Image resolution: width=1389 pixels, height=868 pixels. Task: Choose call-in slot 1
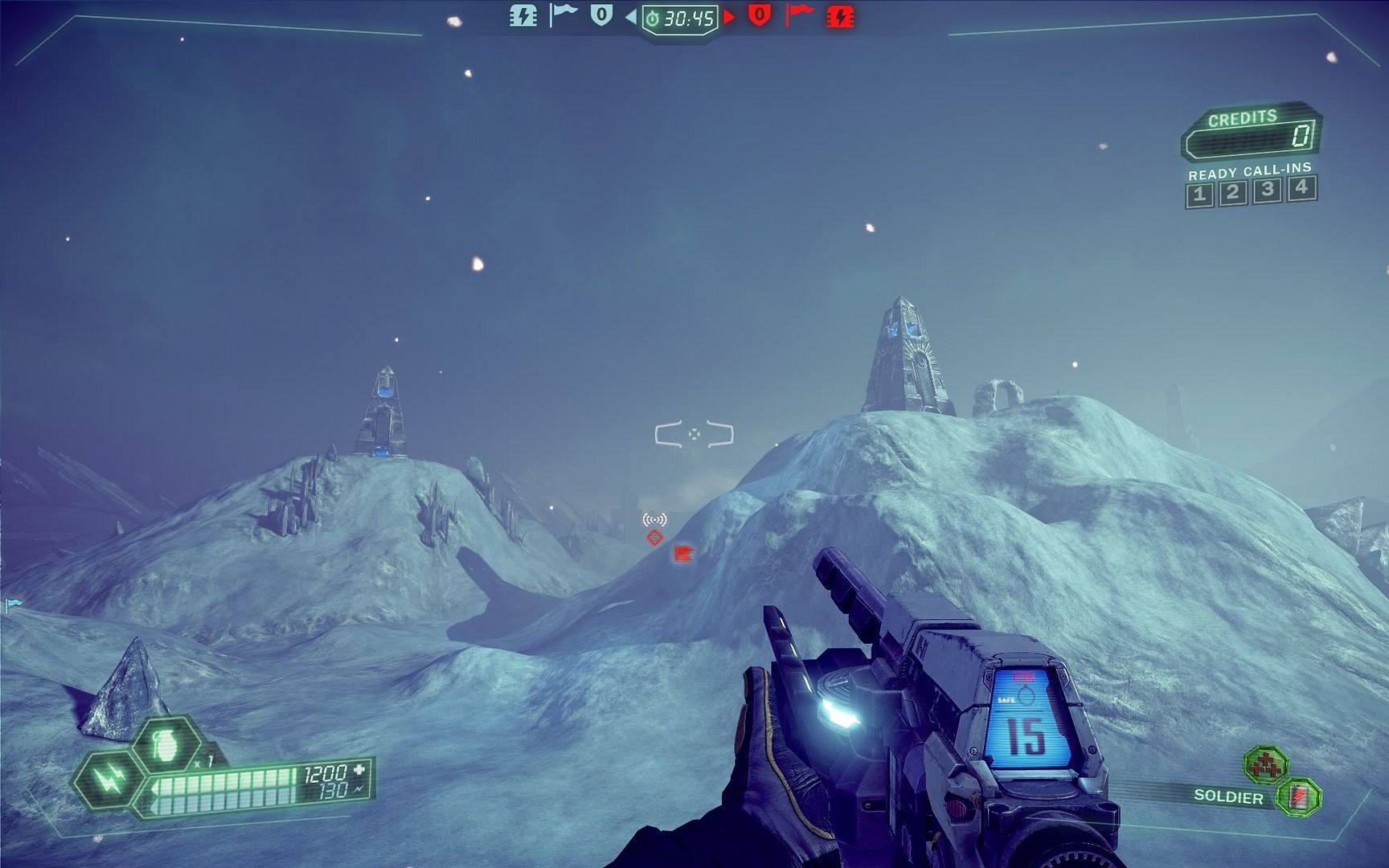point(1199,194)
